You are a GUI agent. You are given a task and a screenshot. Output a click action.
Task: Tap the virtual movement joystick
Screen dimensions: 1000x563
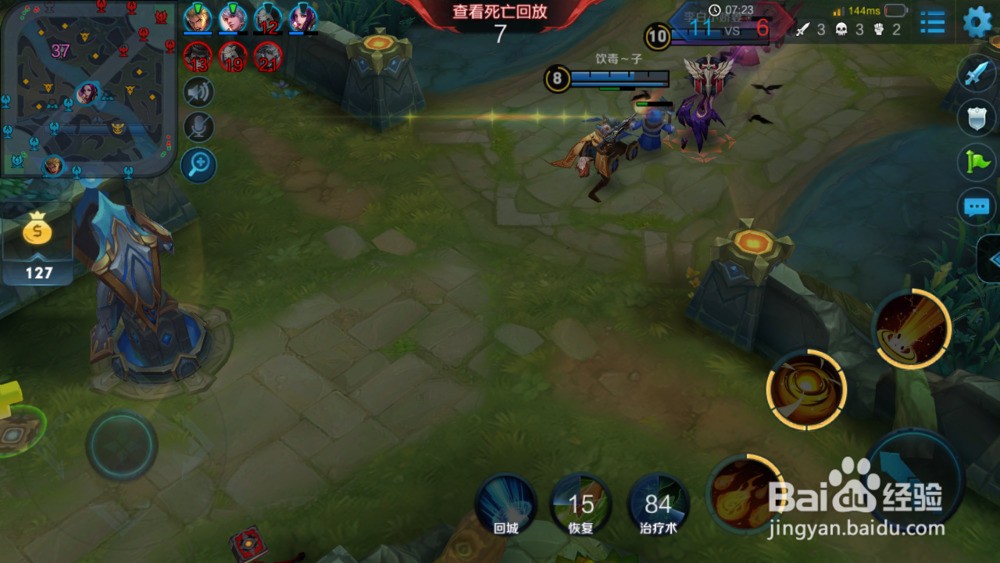click(x=121, y=445)
